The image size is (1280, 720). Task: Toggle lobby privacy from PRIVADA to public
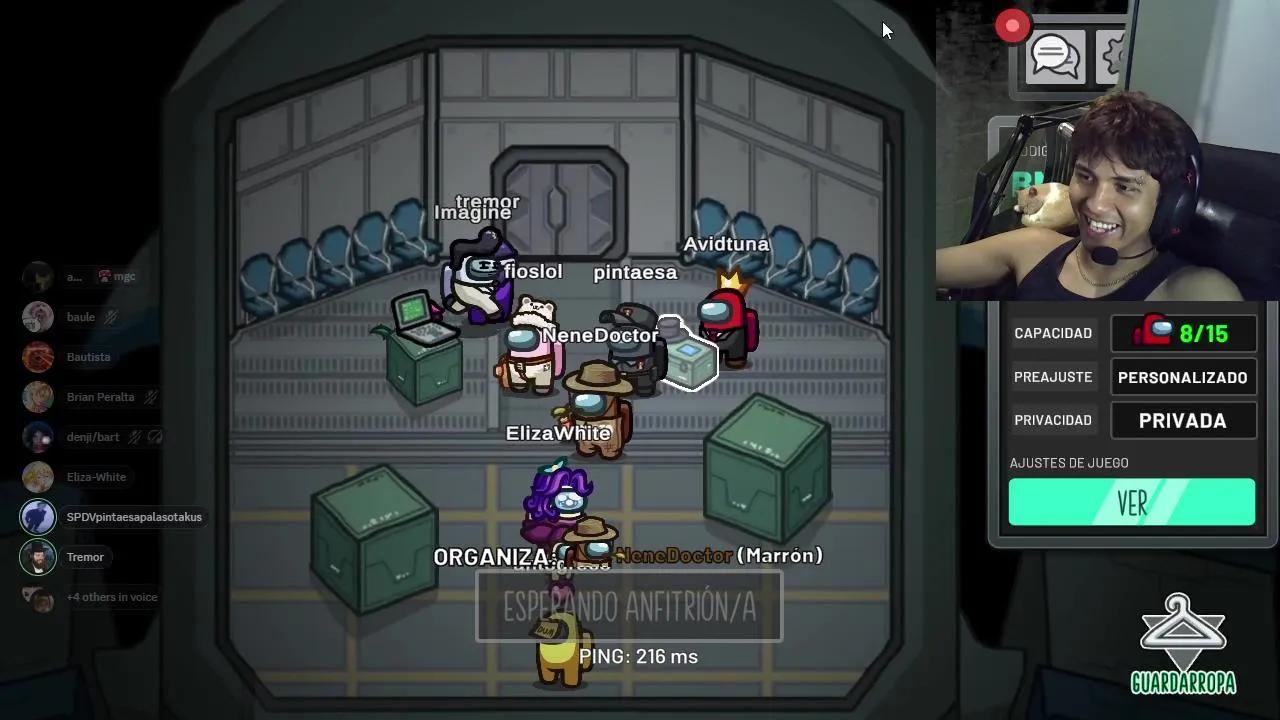1183,420
